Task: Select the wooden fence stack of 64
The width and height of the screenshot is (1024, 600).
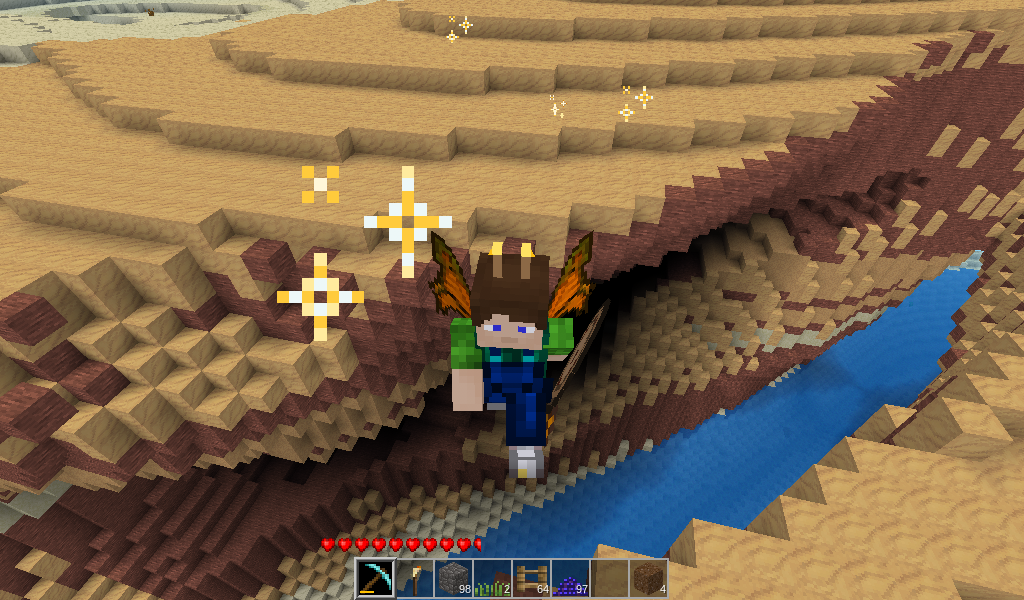Action: tap(531, 579)
